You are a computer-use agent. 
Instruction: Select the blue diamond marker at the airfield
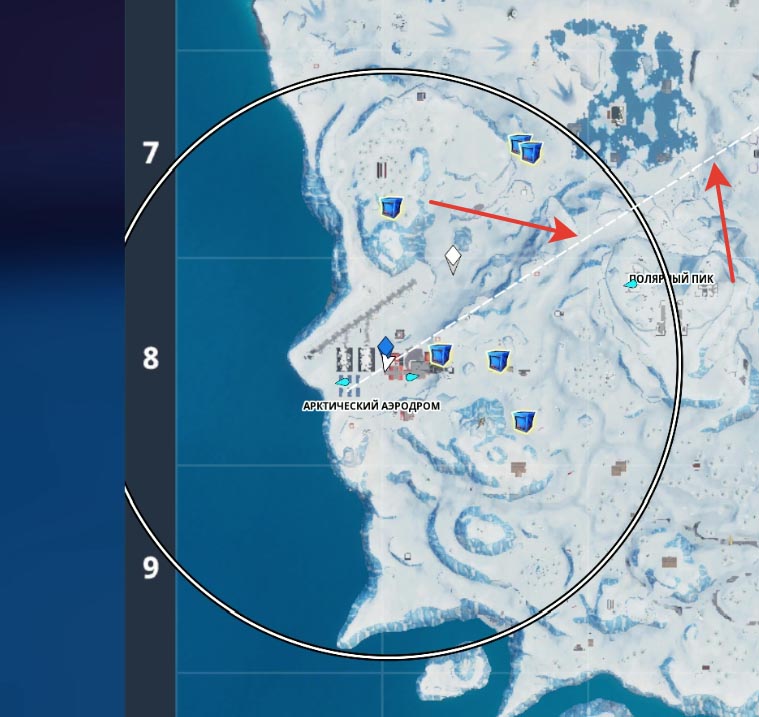coord(386,345)
